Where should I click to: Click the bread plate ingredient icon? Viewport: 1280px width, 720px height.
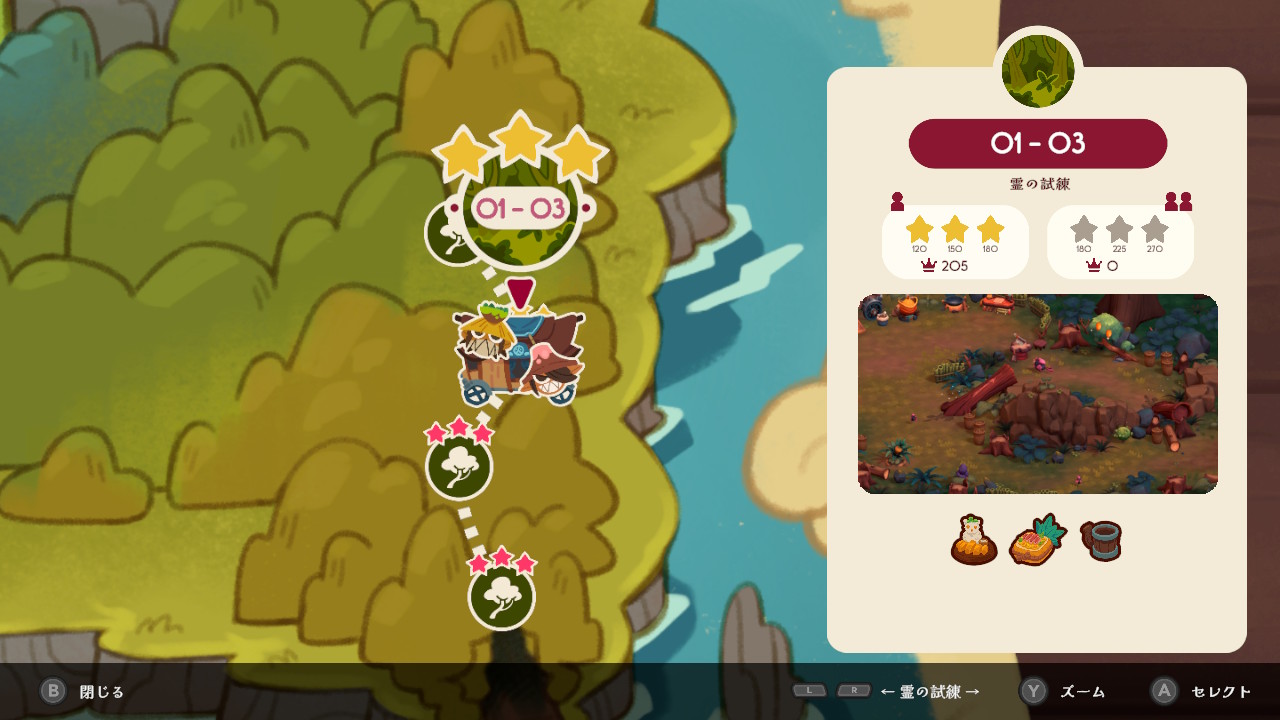[974, 541]
